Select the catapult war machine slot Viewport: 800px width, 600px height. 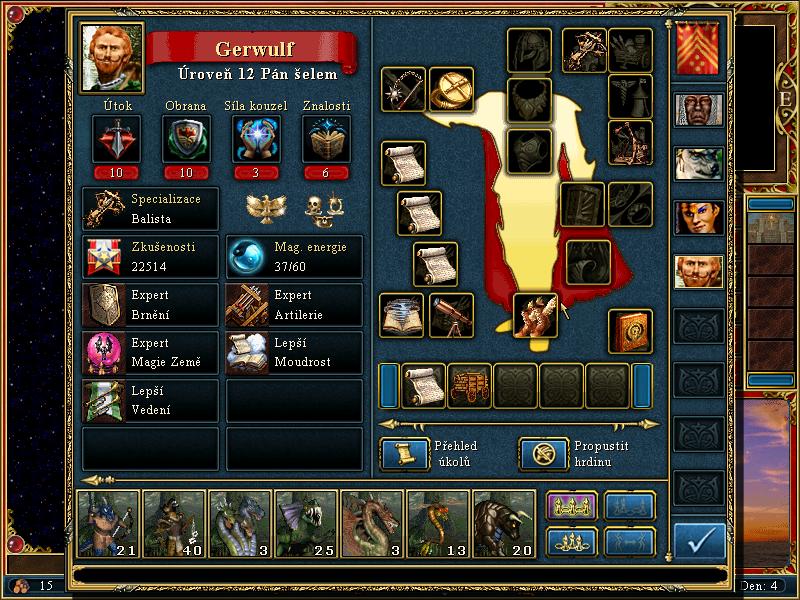(631, 143)
